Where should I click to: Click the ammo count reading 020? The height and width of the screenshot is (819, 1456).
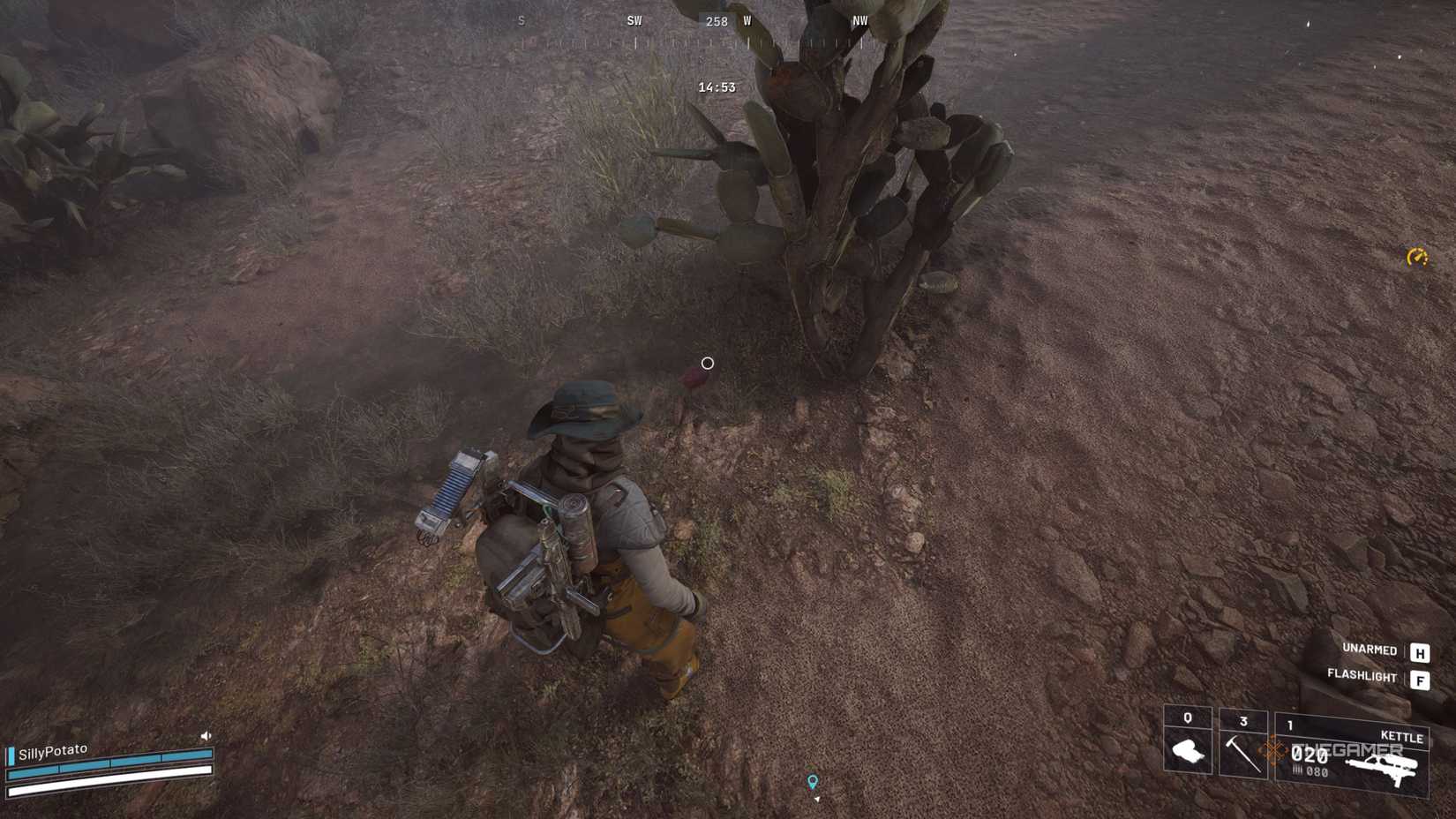tap(1310, 754)
